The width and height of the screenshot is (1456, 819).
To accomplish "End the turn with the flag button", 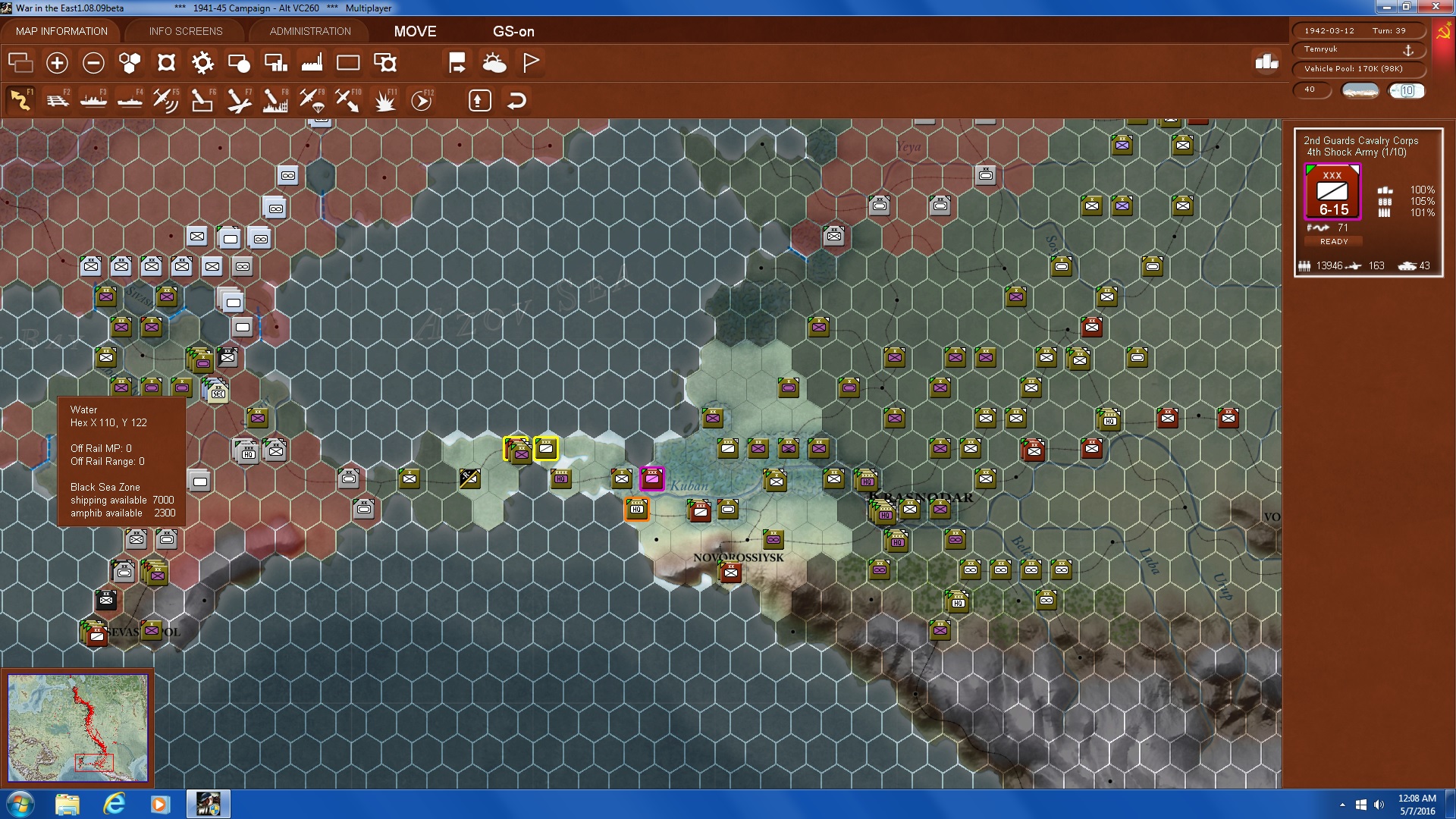I will click(531, 64).
